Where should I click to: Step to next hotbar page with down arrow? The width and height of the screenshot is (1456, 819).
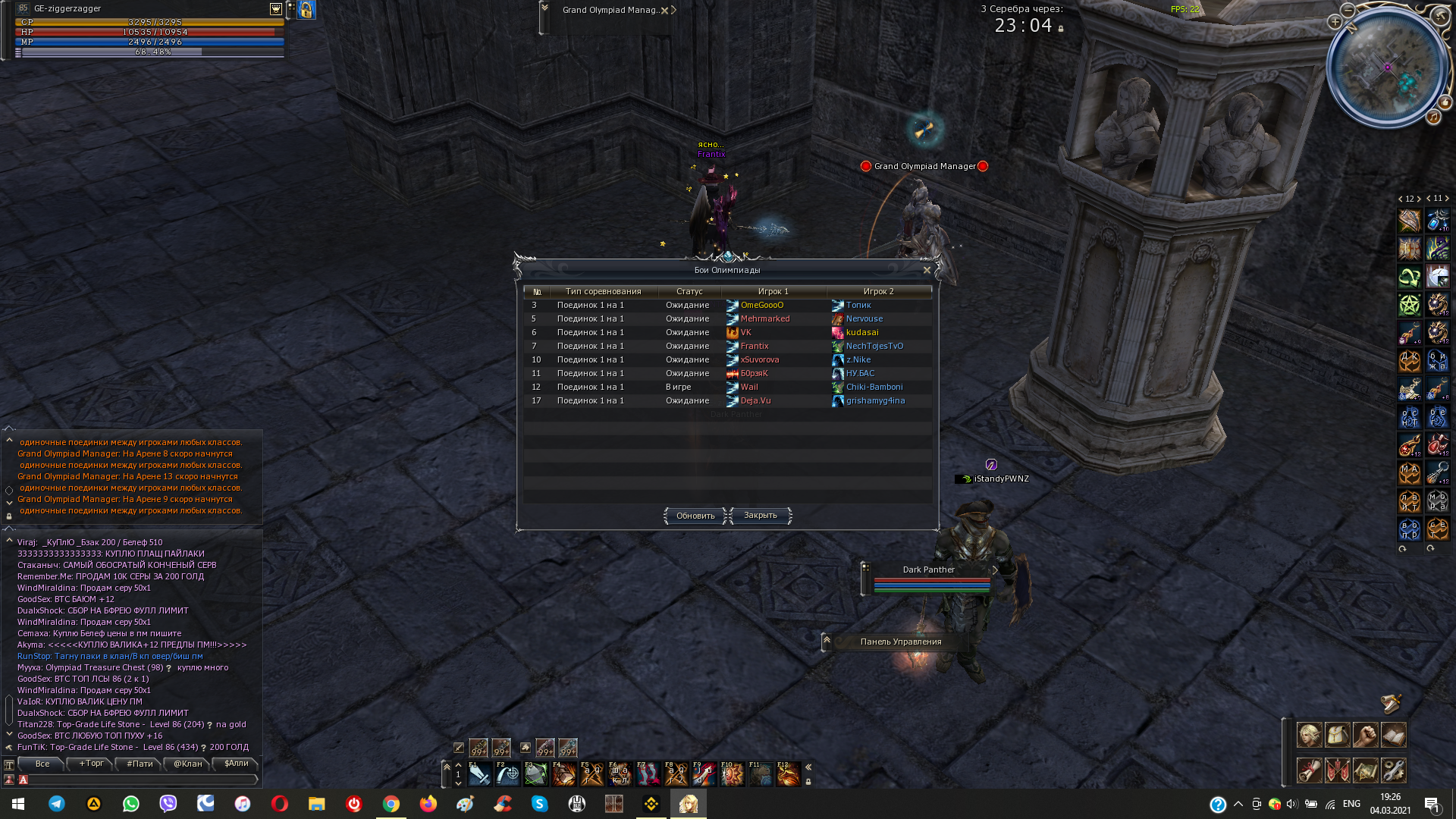point(459,783)
